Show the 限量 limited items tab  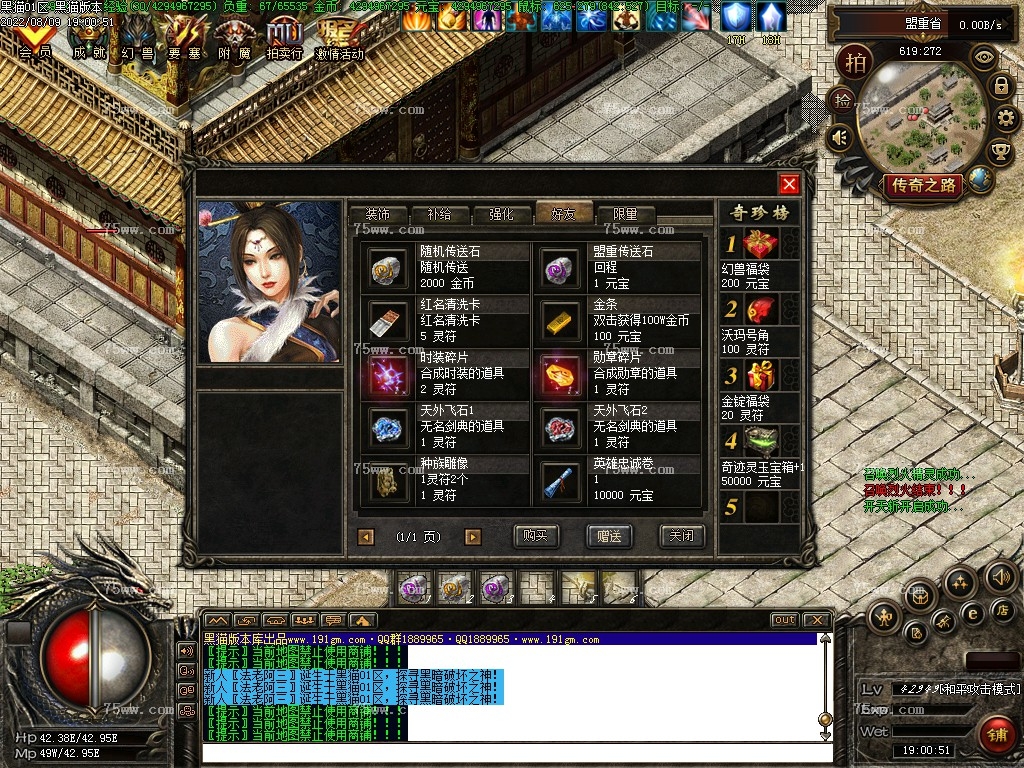click(x=625, y=214)
